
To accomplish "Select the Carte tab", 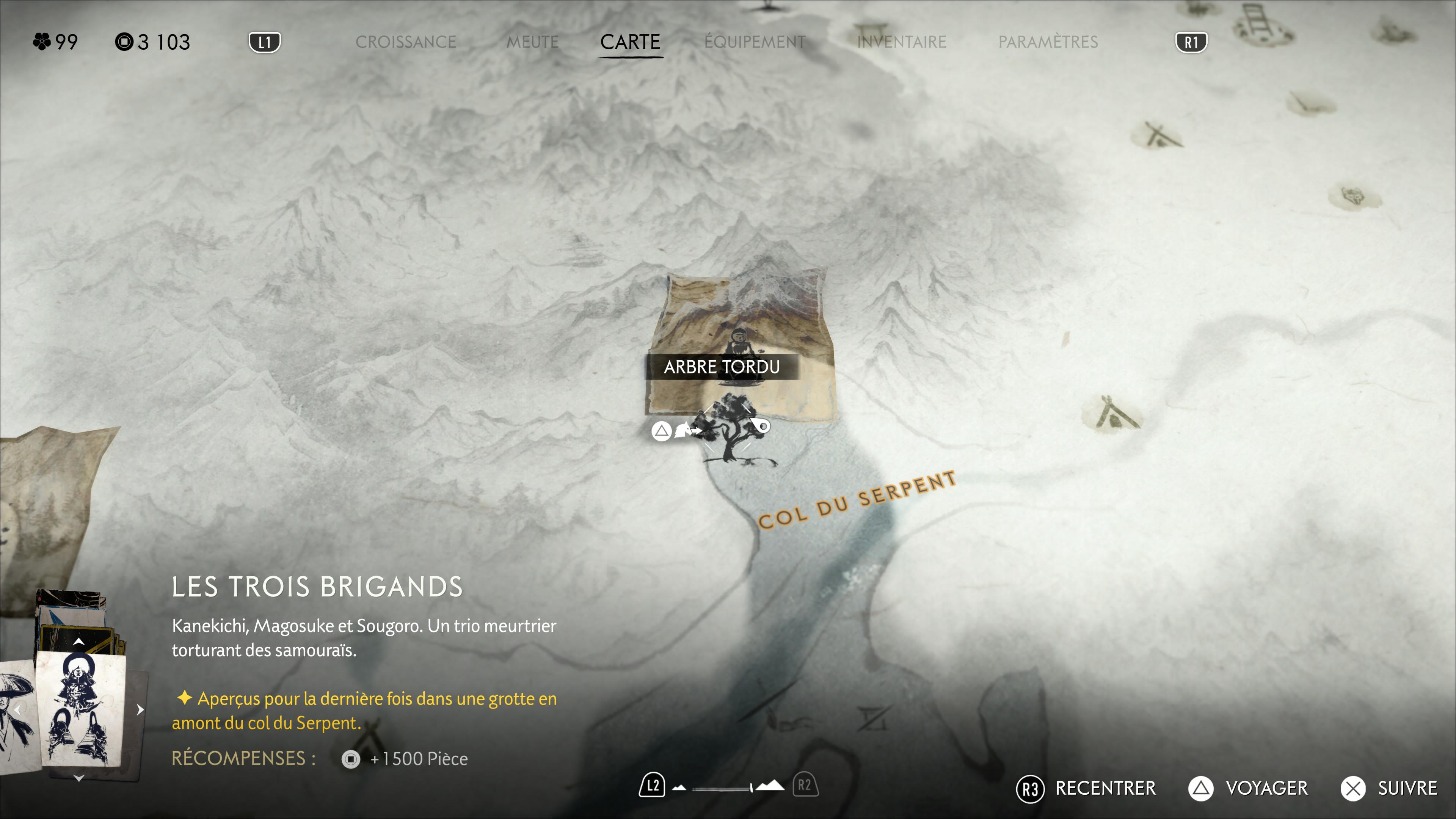I will click(630, 42).
